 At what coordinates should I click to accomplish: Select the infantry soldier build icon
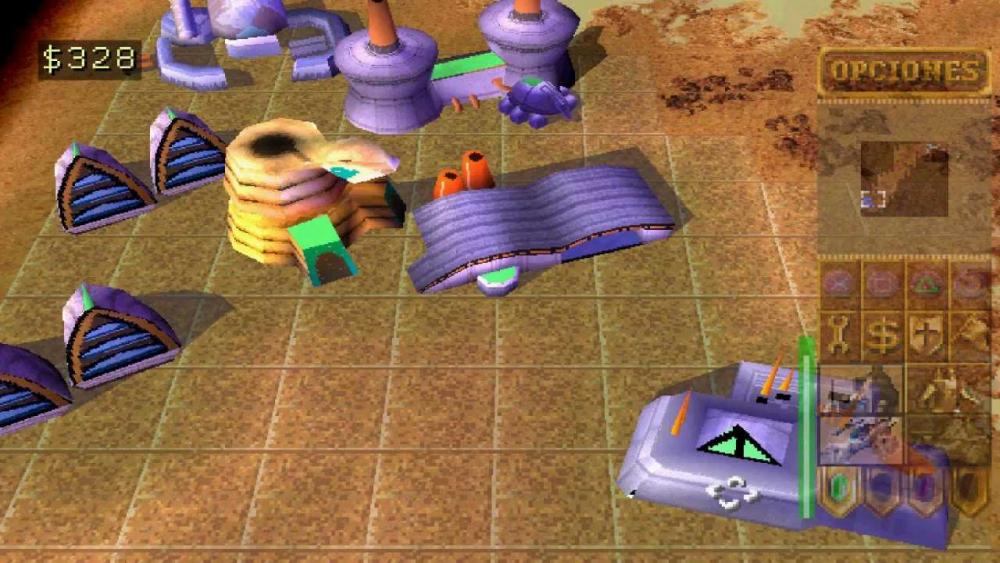[947, 388]
